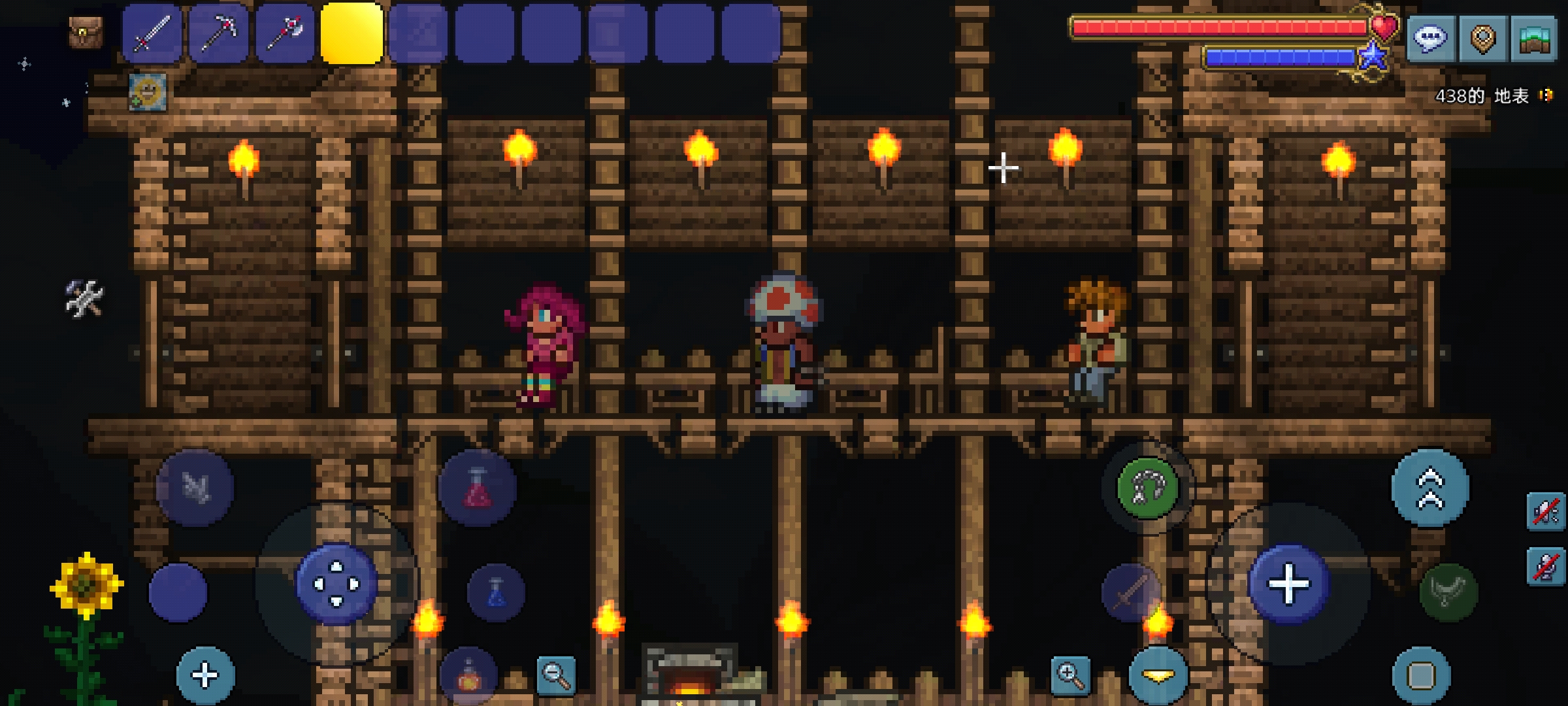This screenshot has width=1568, height=706.
Task: Select the sword hotbar slot
Action: 152,33
